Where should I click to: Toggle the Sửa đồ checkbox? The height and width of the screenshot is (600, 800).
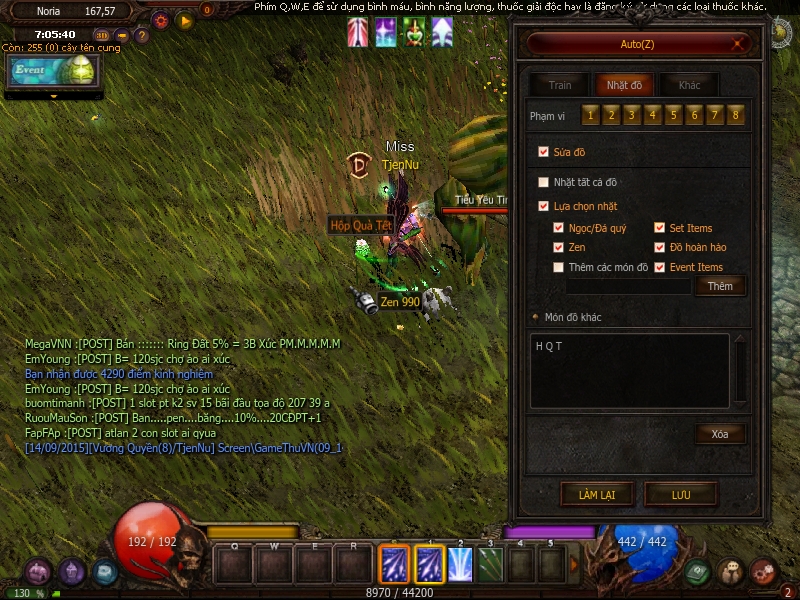click(544, 152)
